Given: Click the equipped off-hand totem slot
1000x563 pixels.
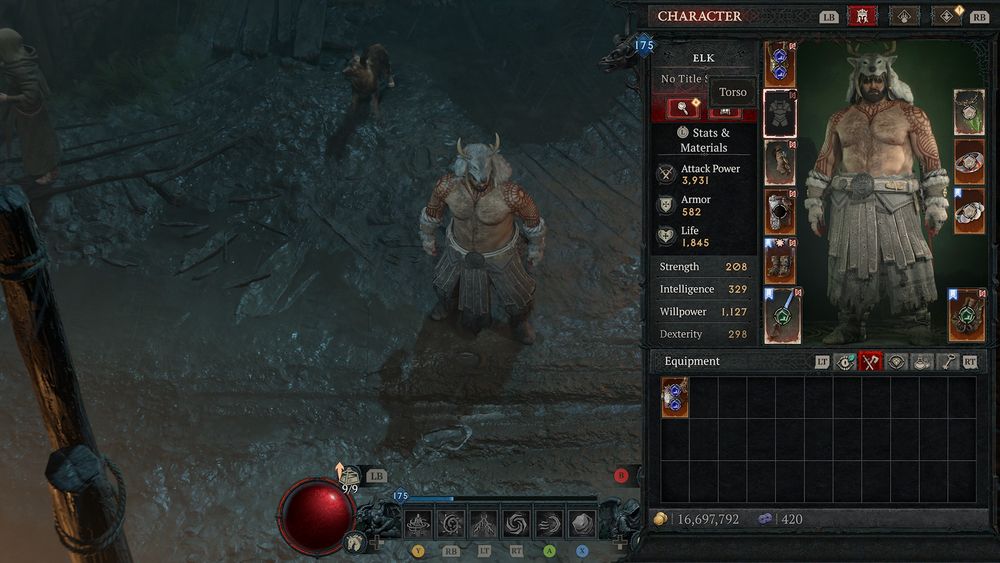Looking at the screenshot, I should pos(968,314).
